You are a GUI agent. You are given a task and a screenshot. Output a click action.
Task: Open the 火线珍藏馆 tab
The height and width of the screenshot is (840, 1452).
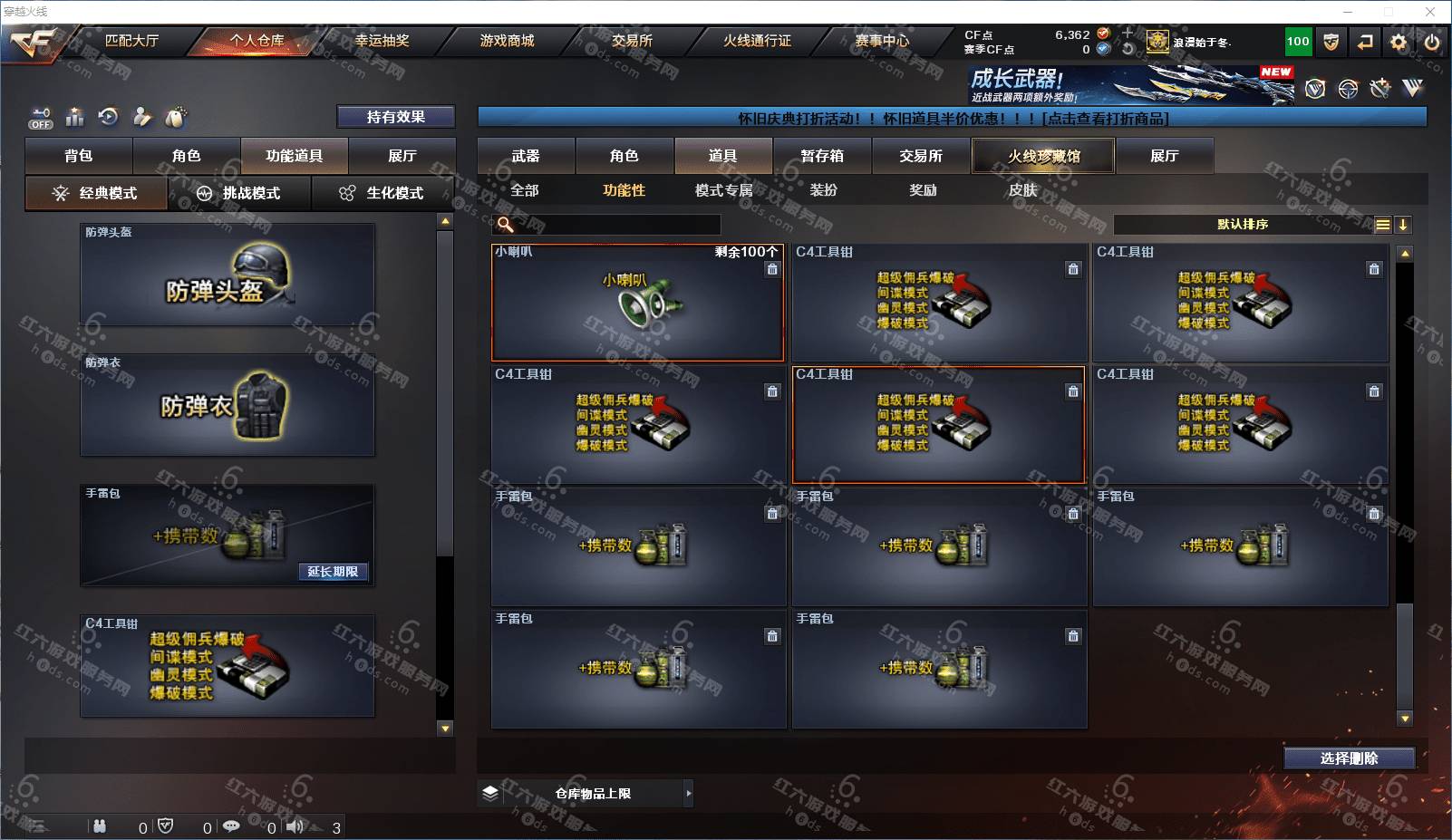[x=1043, y=156]
